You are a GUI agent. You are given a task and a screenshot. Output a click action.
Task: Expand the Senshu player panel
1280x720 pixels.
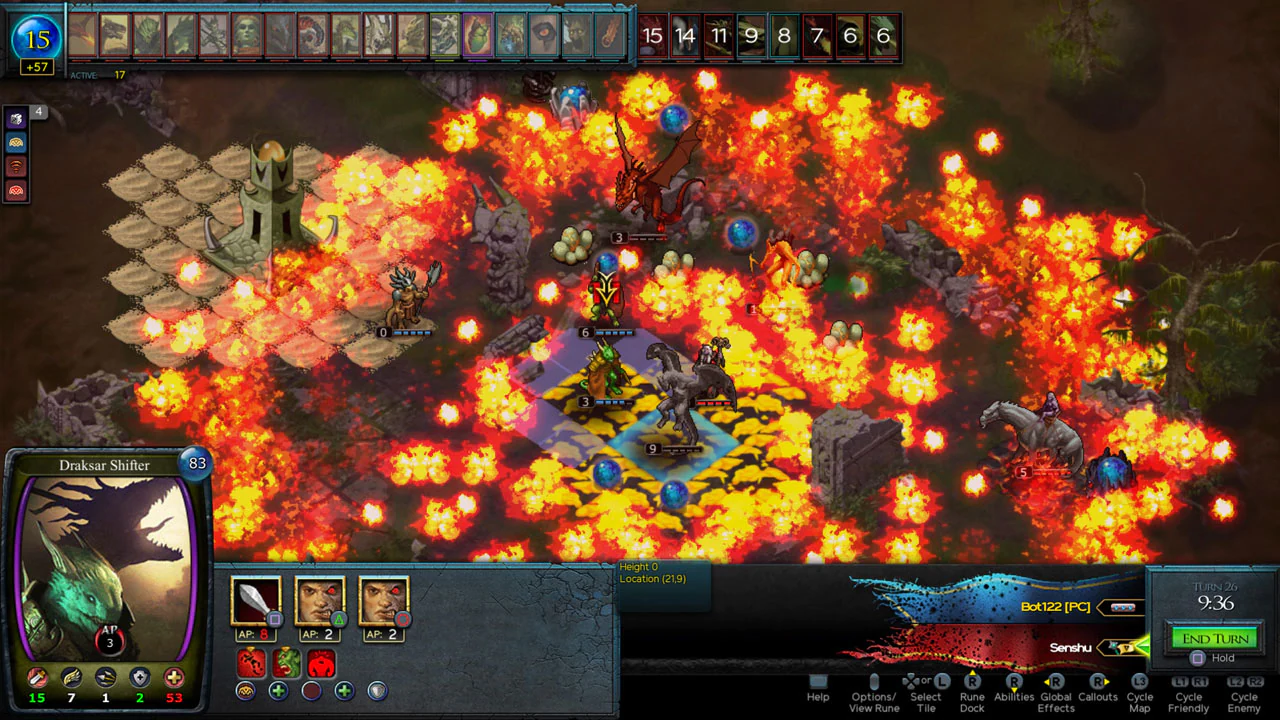tap(1124, 648)
